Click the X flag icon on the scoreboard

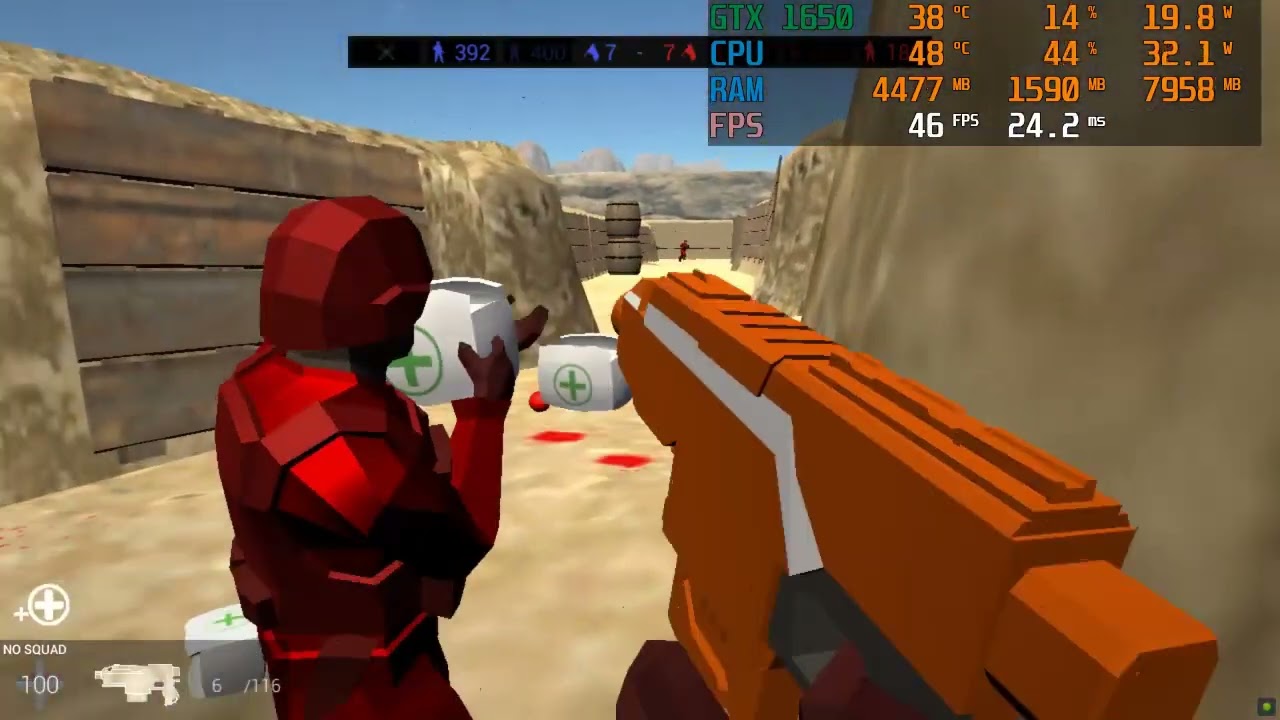tap(386, 53)
